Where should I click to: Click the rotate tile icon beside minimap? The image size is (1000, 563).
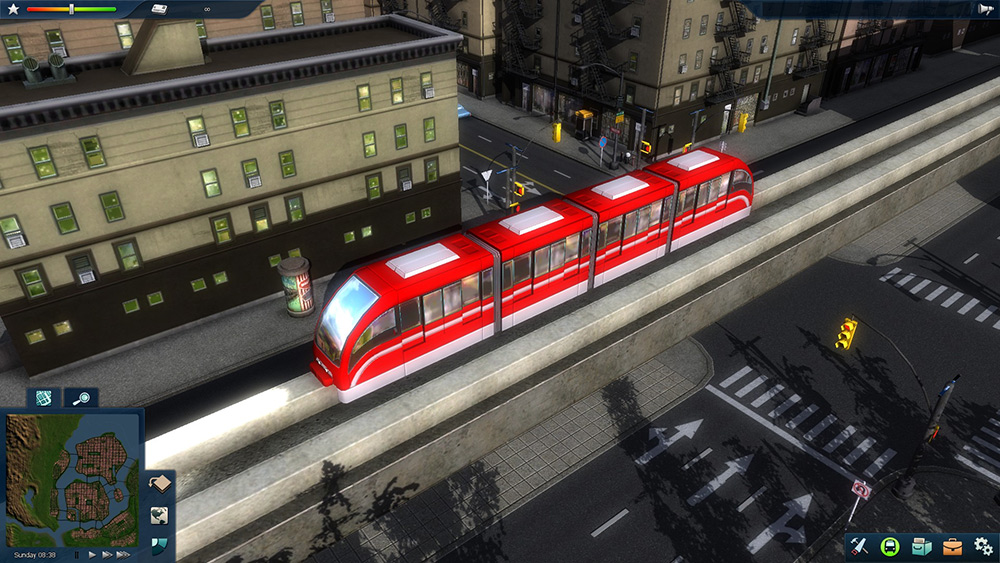point(160,485)
